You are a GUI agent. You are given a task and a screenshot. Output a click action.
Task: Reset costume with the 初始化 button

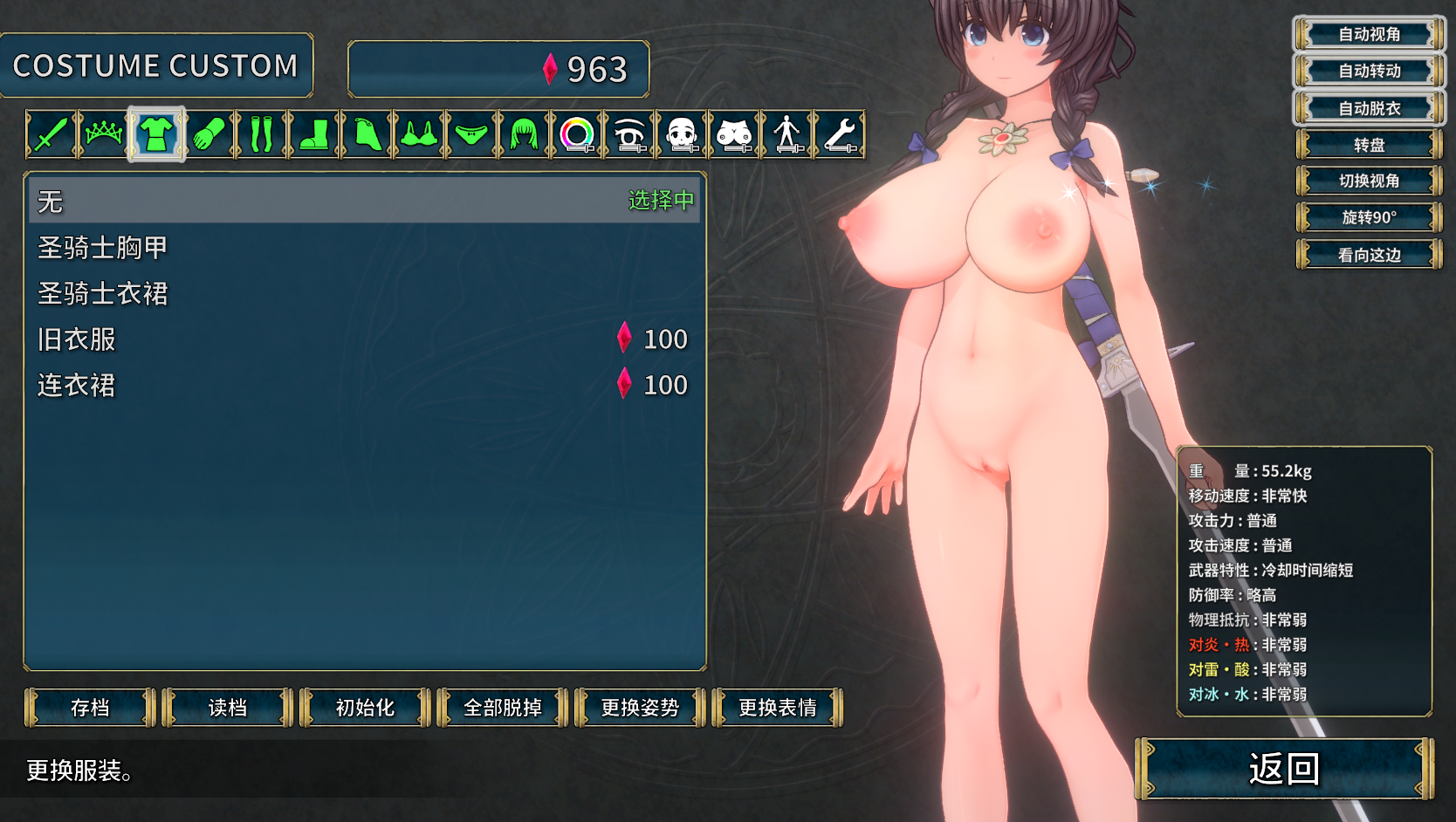[x=365, y=708]
